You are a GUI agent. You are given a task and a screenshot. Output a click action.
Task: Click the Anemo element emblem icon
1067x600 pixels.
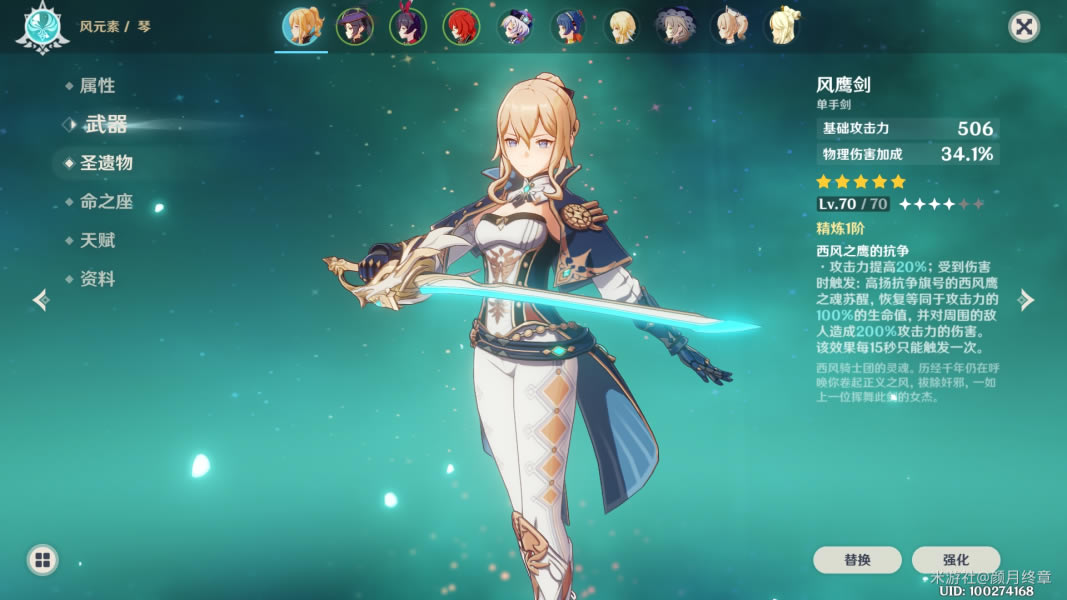tap(36, 27)
